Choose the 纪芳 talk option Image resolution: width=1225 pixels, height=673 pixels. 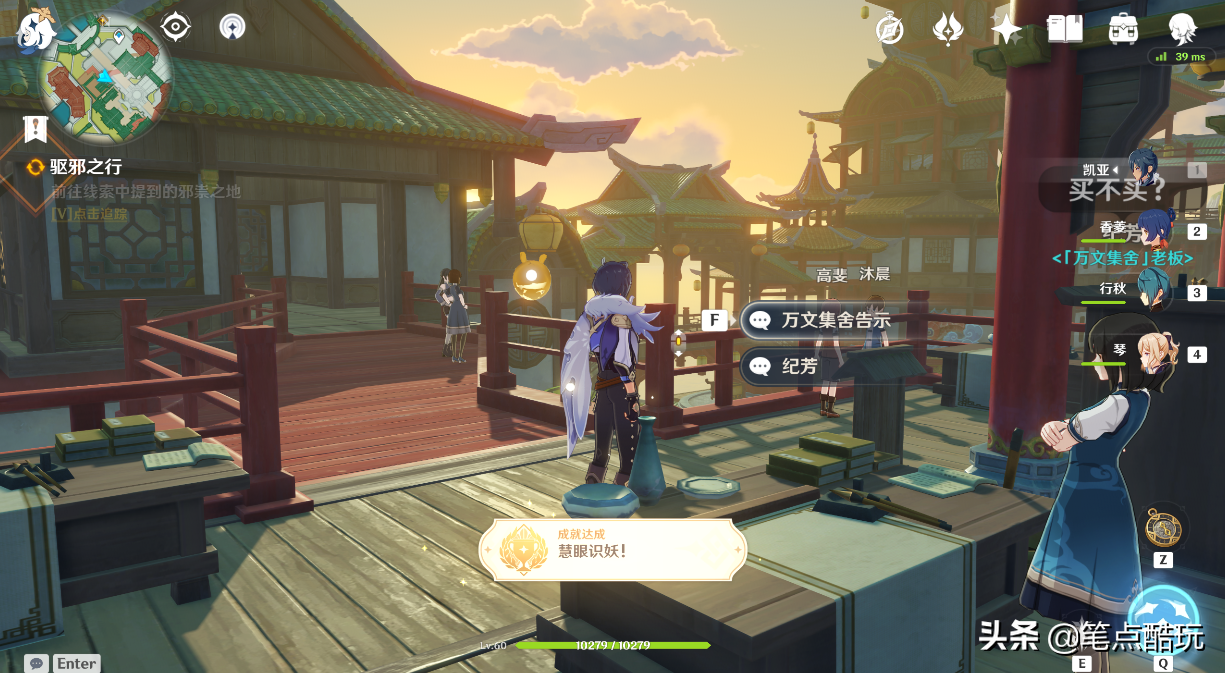[798, 367]
